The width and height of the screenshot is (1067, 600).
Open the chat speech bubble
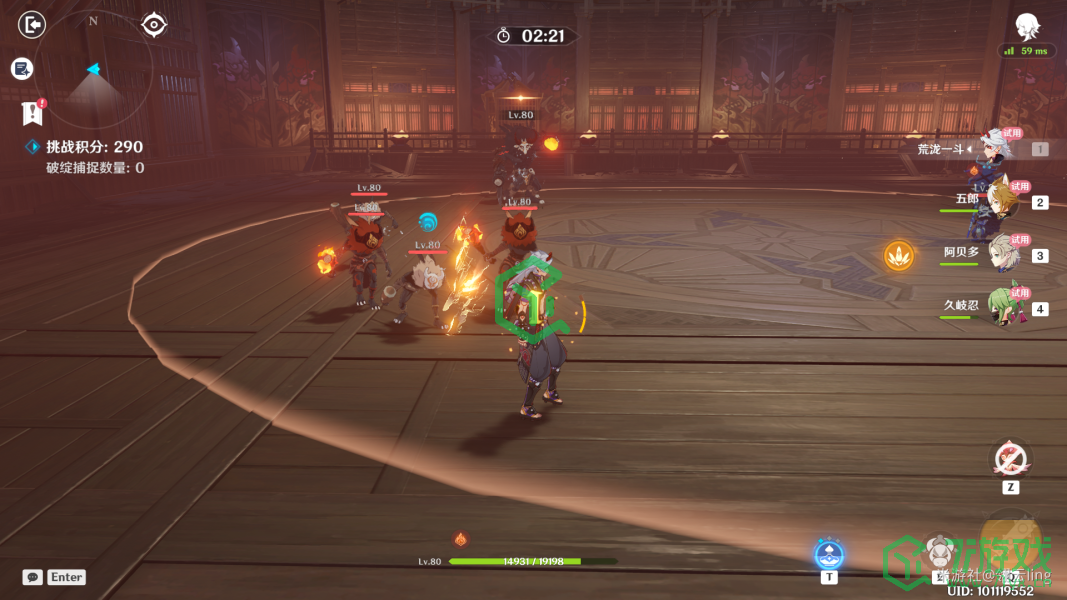click(33, 577)
